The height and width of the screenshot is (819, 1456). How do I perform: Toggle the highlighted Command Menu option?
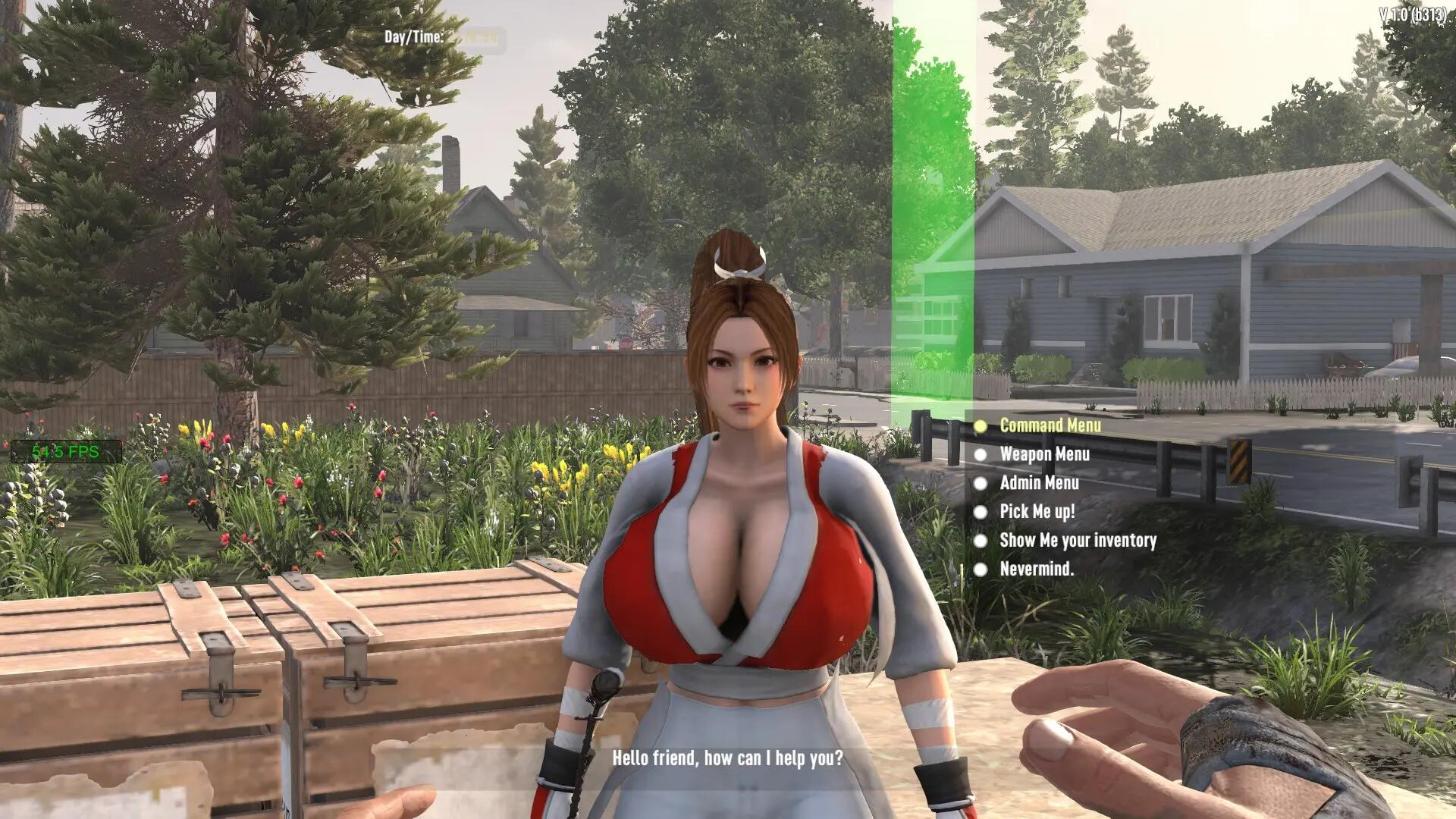point(1050,426)
